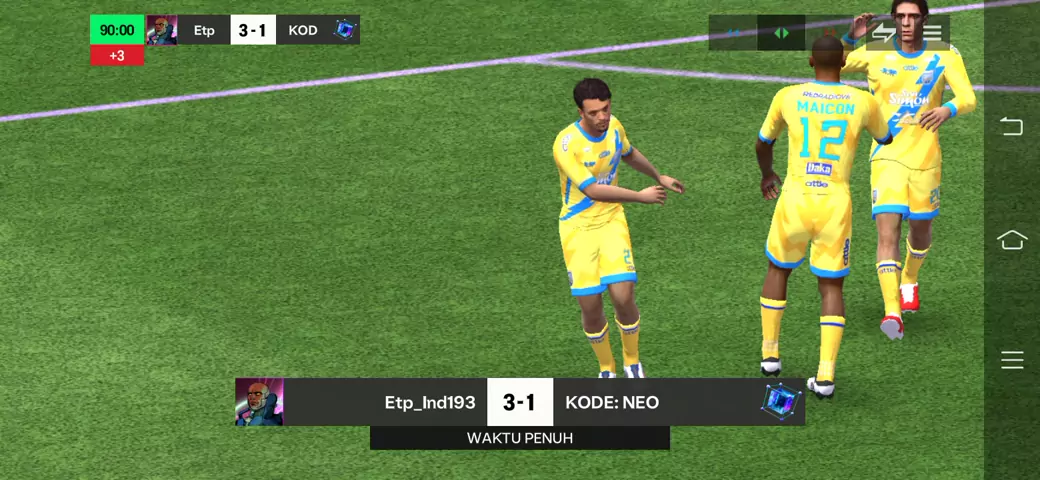Open the in-game hamburger menu beside swap icon
Viewport: 1040px width, 480px height.
(x=932, y=33)
